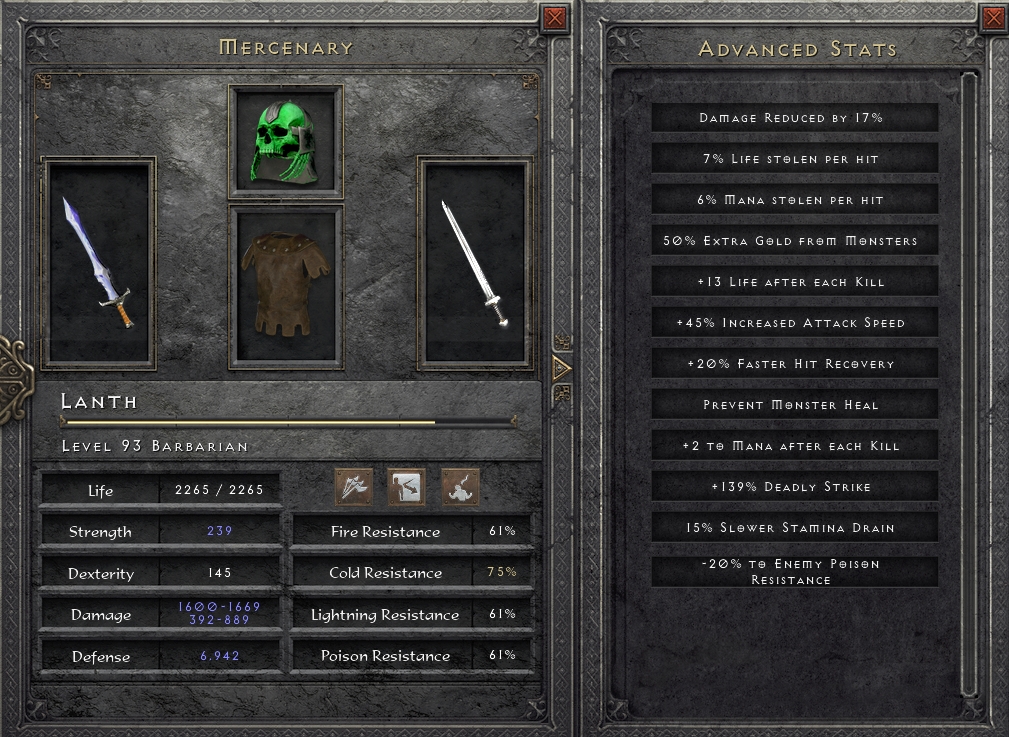Select the green skull helmet slot

pos(286,141)
